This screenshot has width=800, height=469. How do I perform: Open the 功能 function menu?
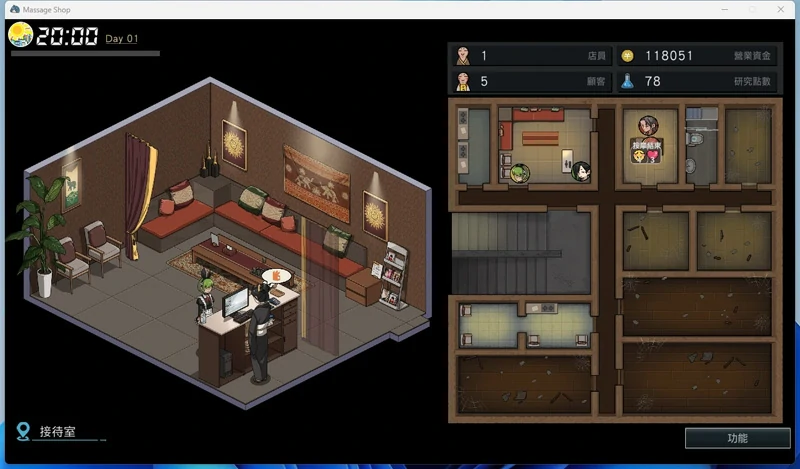(737, 438)
